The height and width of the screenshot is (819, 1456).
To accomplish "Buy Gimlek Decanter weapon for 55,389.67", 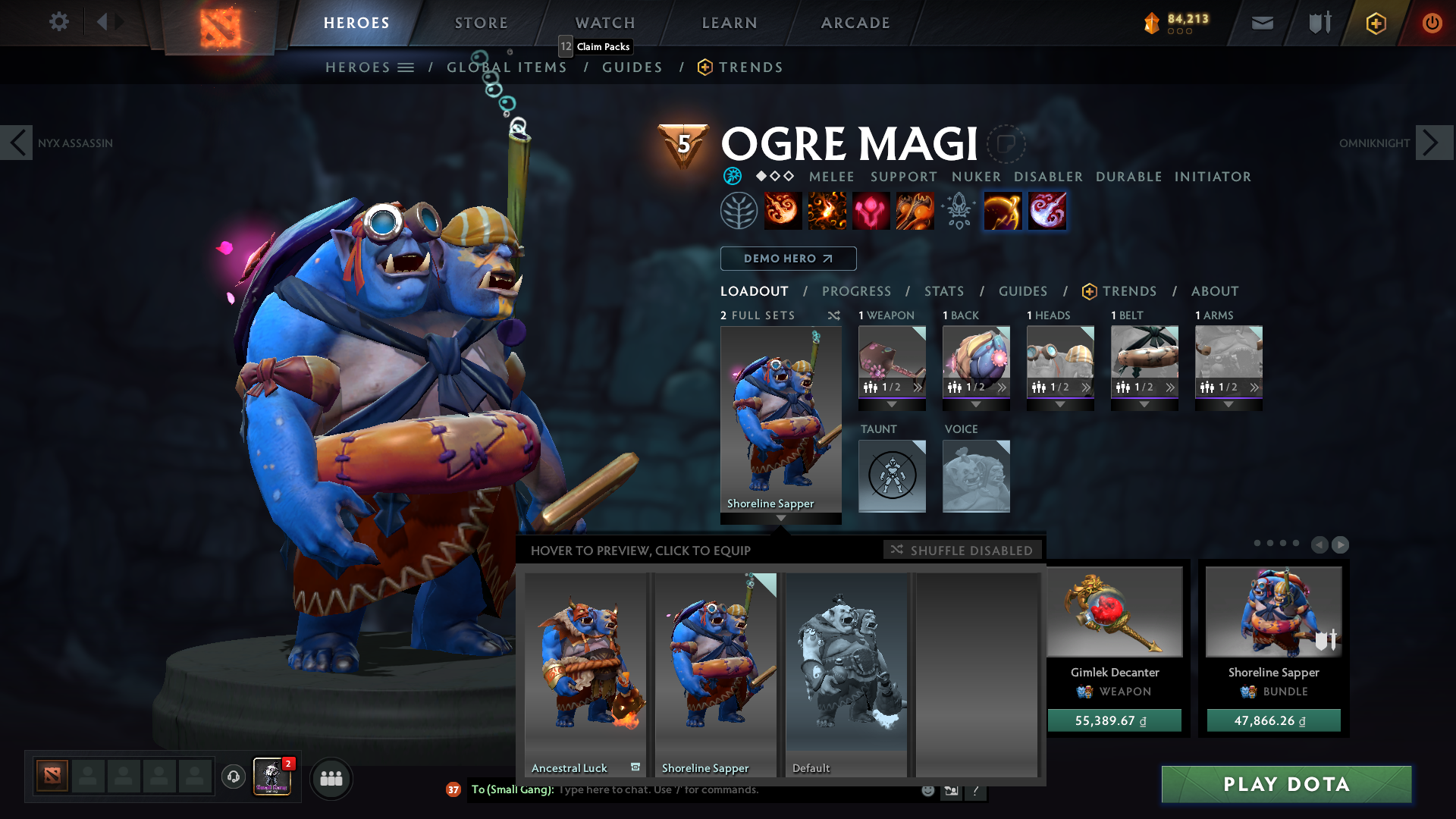I will [1114, 720].
